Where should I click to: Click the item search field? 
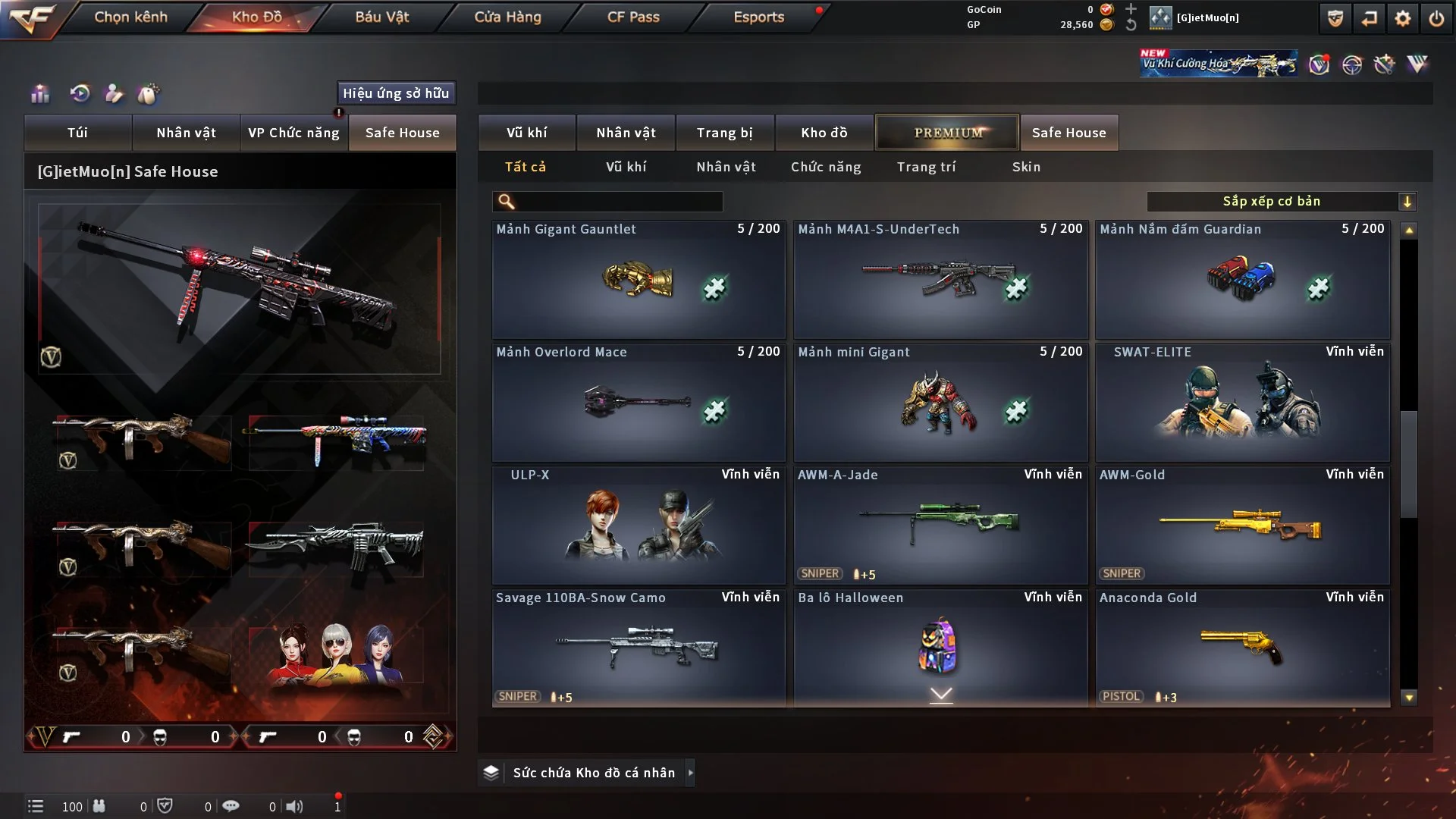(x=618, y=202)
